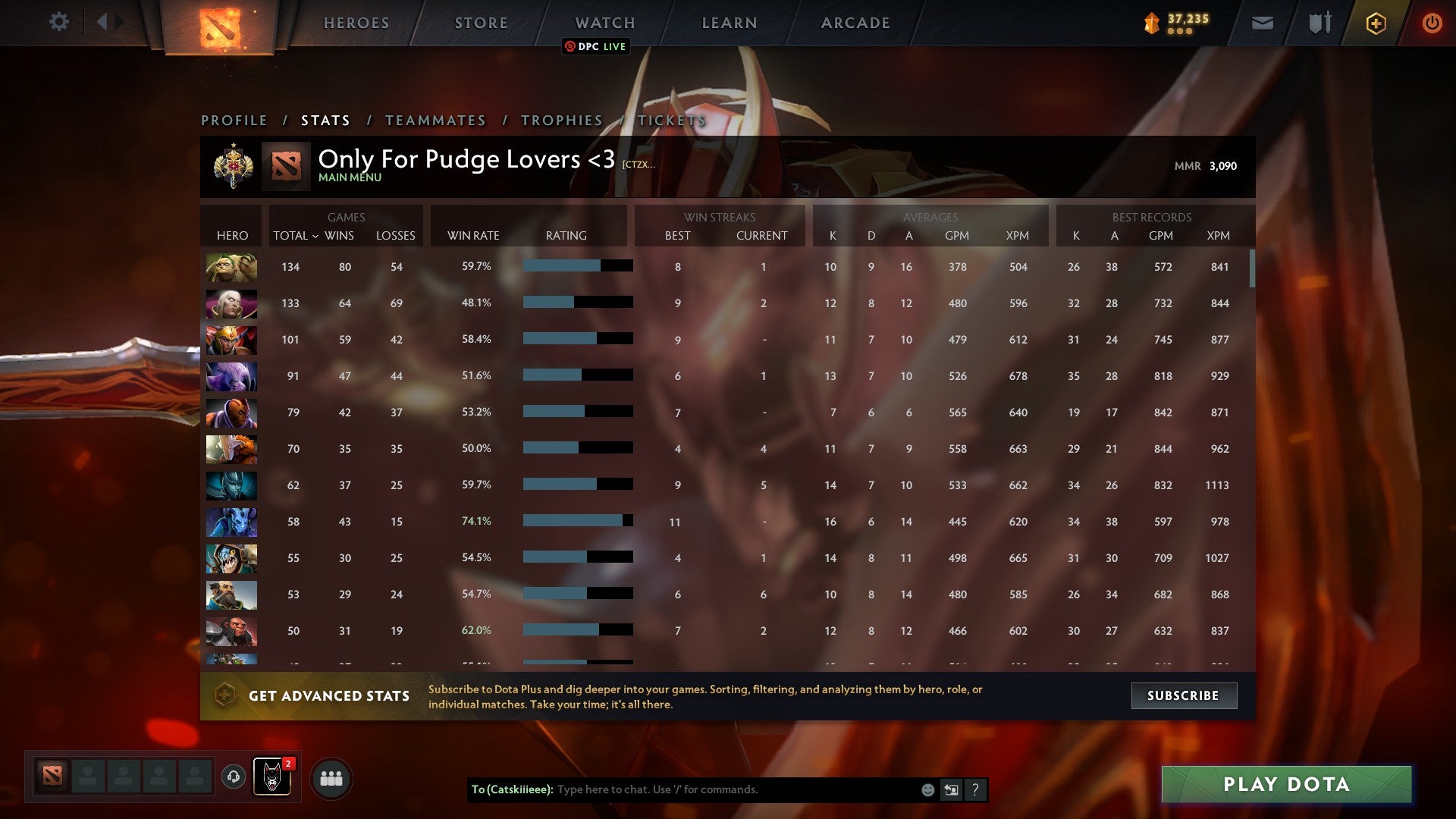Open the friends list icon
The height and width of the screenshot is (819, 1456).
[331, 777]
